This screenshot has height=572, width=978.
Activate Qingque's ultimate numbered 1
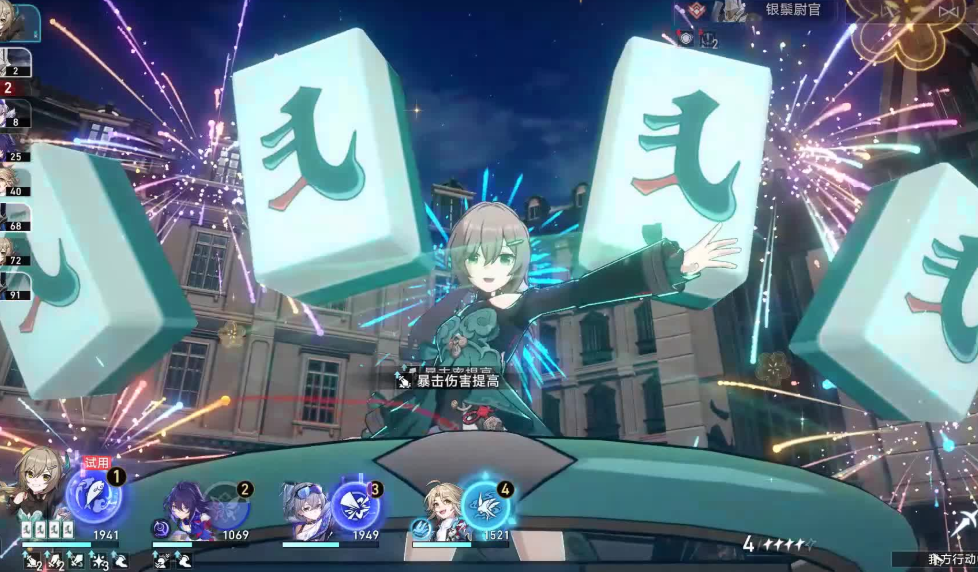[x=92, y=496]
